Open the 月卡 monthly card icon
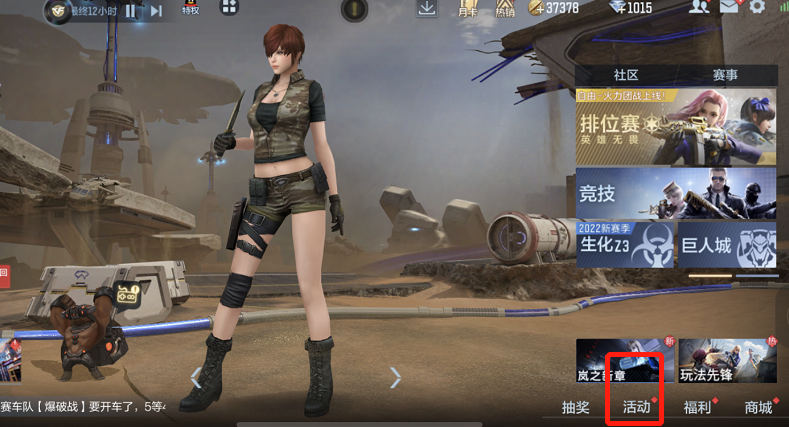 pos(467,9)
